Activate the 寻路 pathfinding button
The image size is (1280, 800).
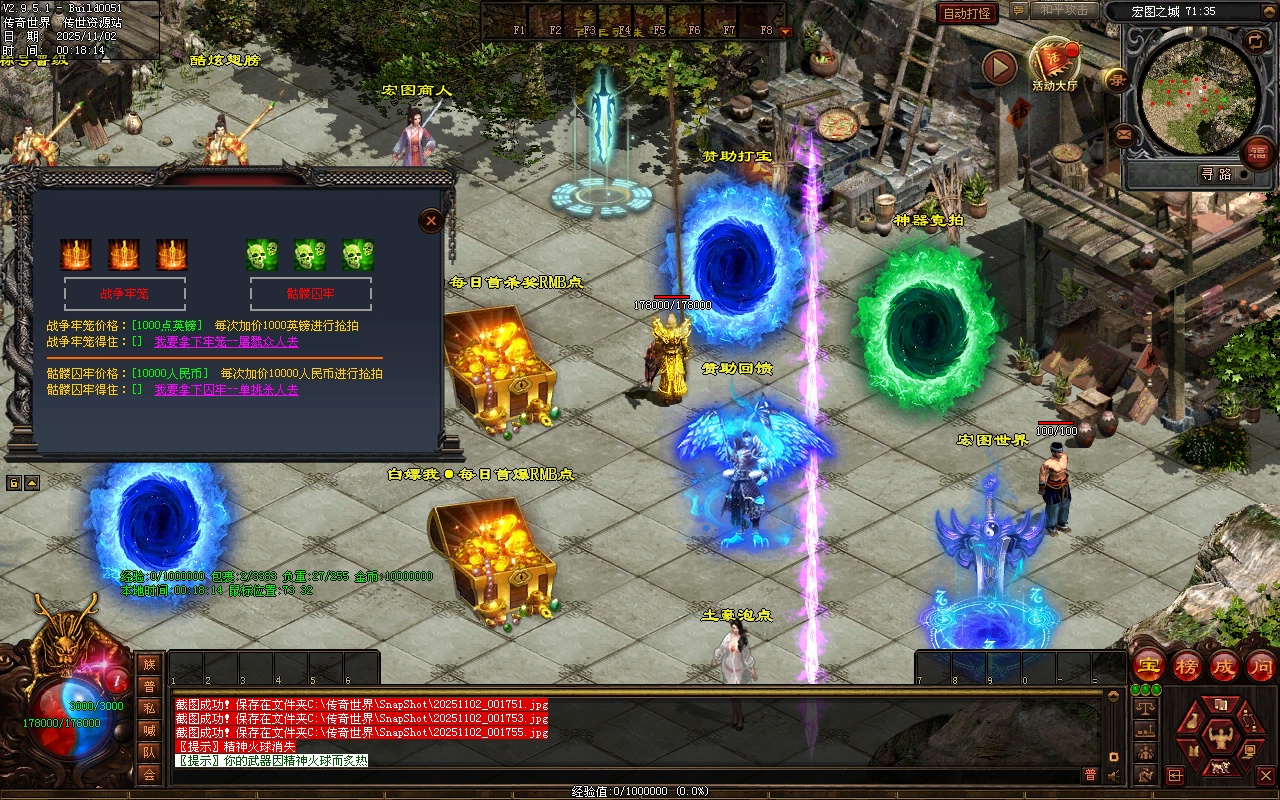(x=1216, y=174)
